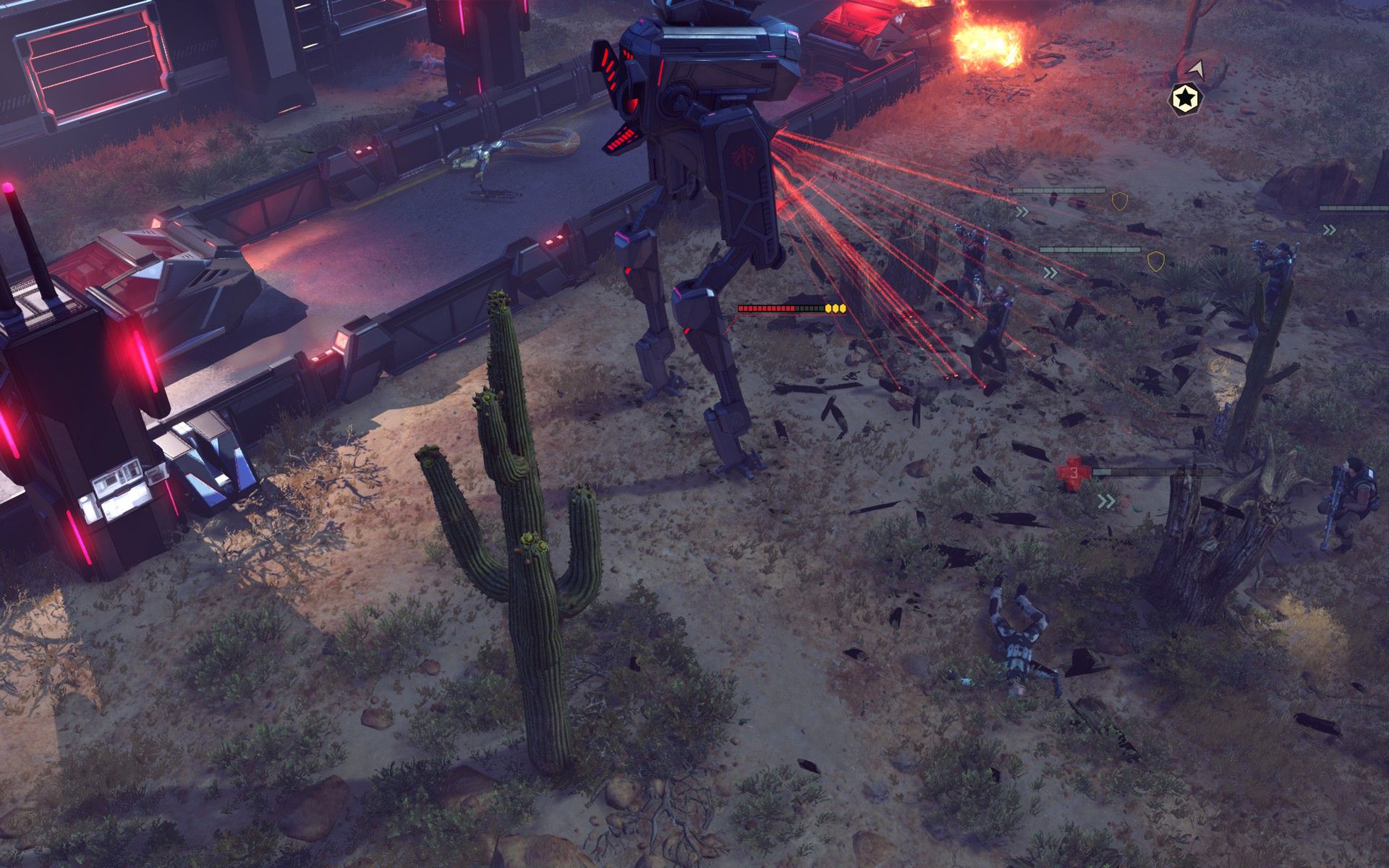Click the chevron near the right-side rifleman soldier
Screen dimensions: 1389x868
click(x=1328, y=230)
